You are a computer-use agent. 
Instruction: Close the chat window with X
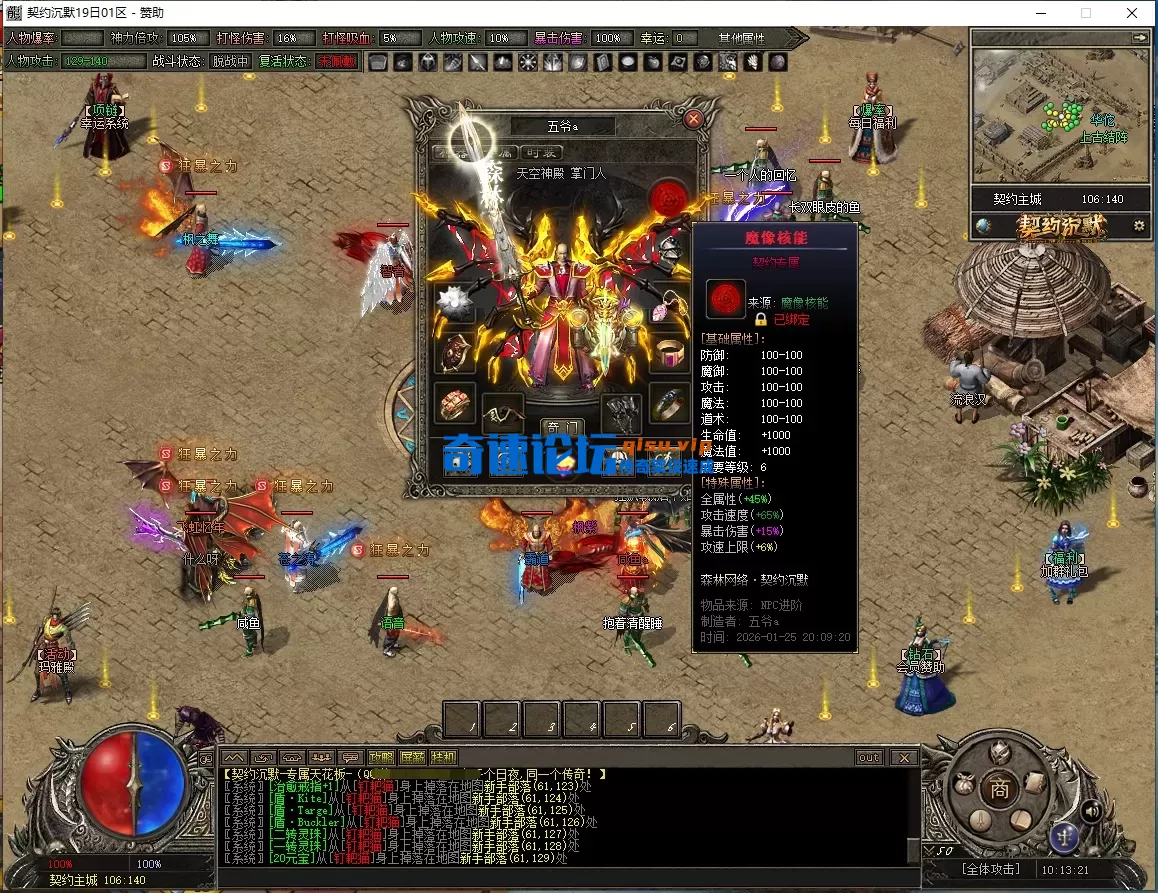[x=903, y=758]
